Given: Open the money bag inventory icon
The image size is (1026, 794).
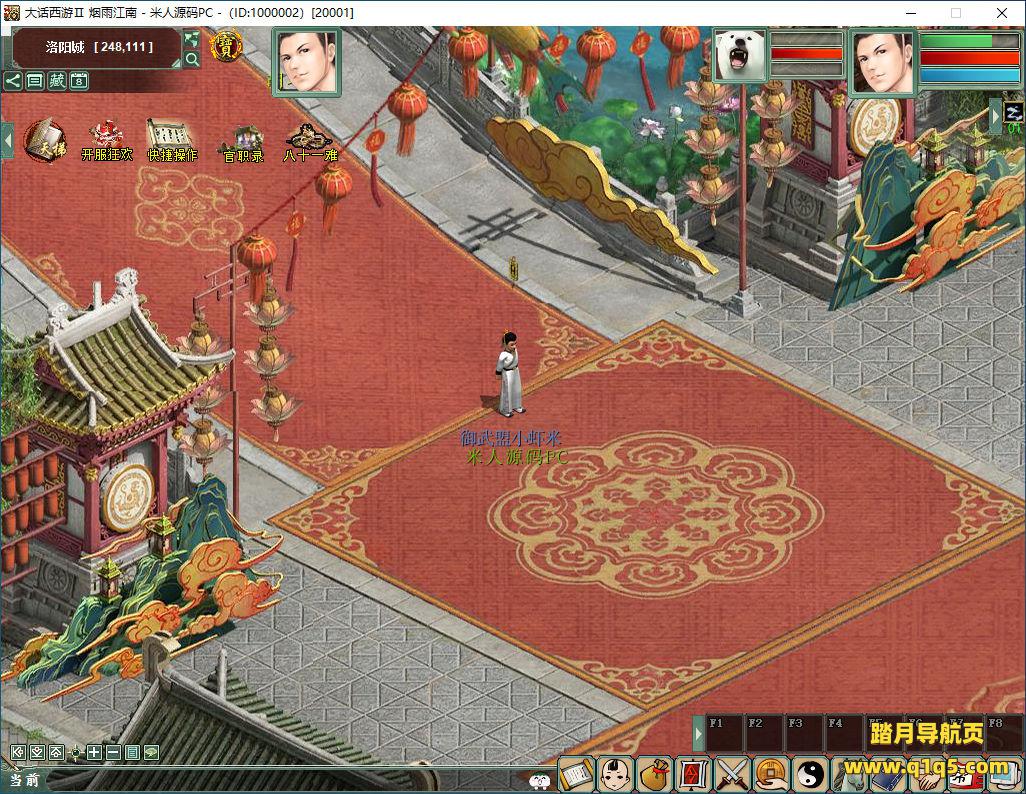Looking at the screenshot, I should 655,774.
